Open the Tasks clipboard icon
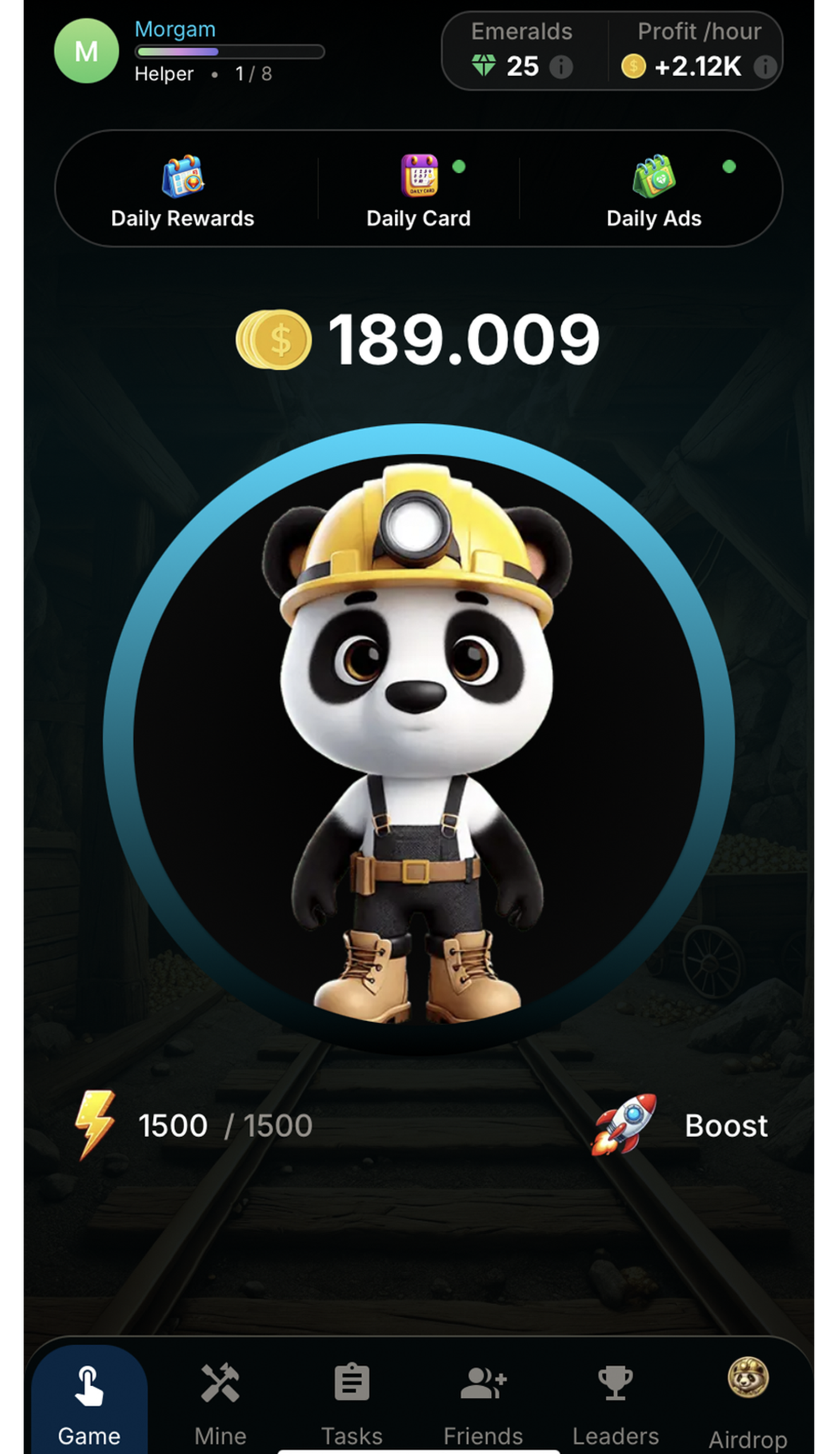This screenshot has width=840, height=1454. 353,1382
